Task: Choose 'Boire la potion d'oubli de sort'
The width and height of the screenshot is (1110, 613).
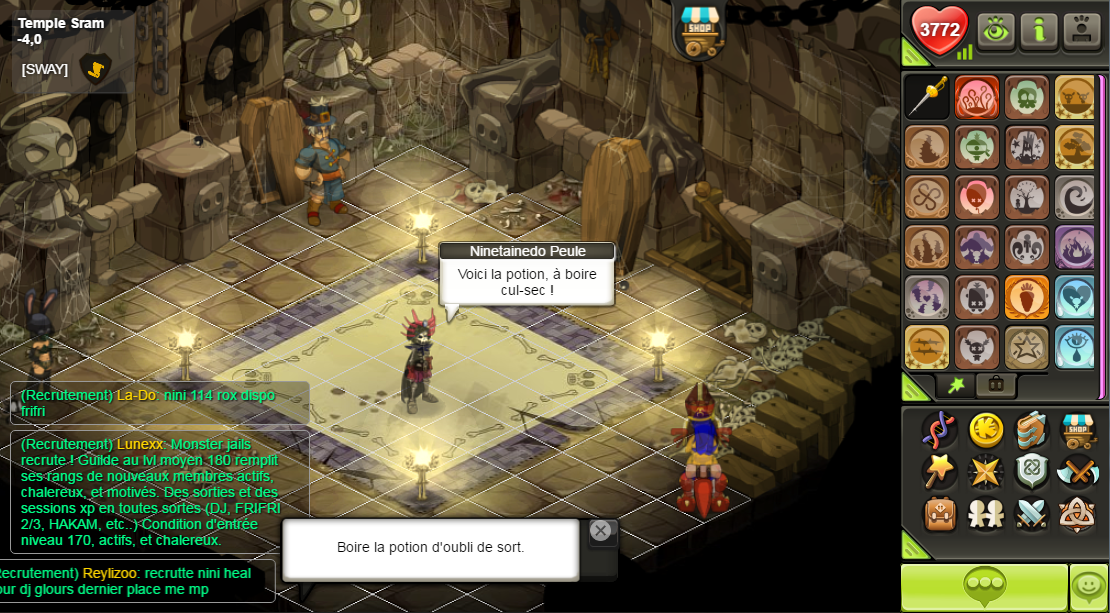Action: point(431,548)
